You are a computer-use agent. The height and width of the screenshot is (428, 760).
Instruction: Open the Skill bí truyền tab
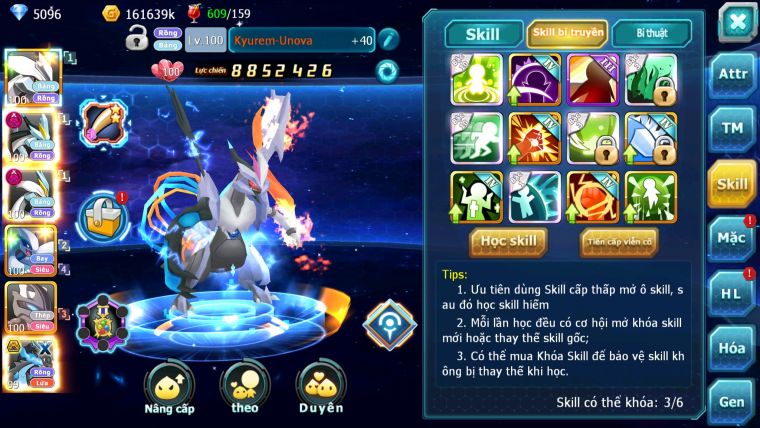(x=567, y=34)
